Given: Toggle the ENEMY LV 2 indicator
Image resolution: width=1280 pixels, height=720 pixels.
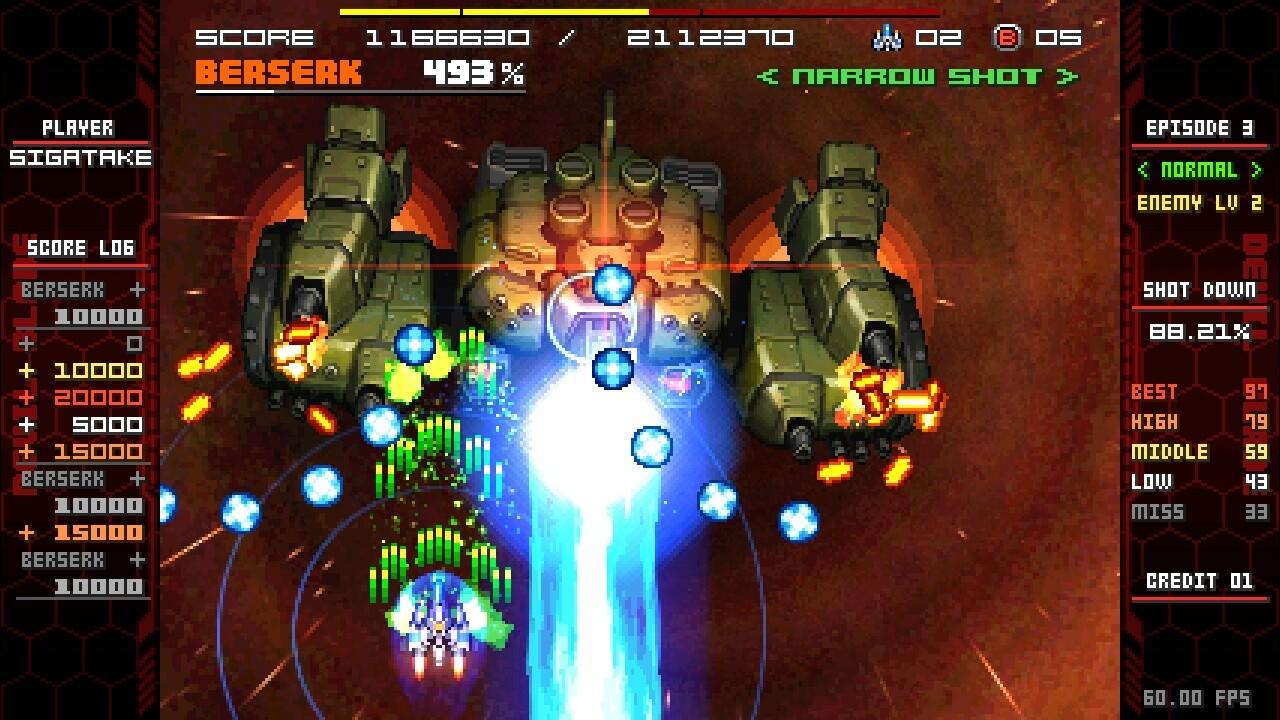Looking at the screenshot, I should click(1199, 202).
